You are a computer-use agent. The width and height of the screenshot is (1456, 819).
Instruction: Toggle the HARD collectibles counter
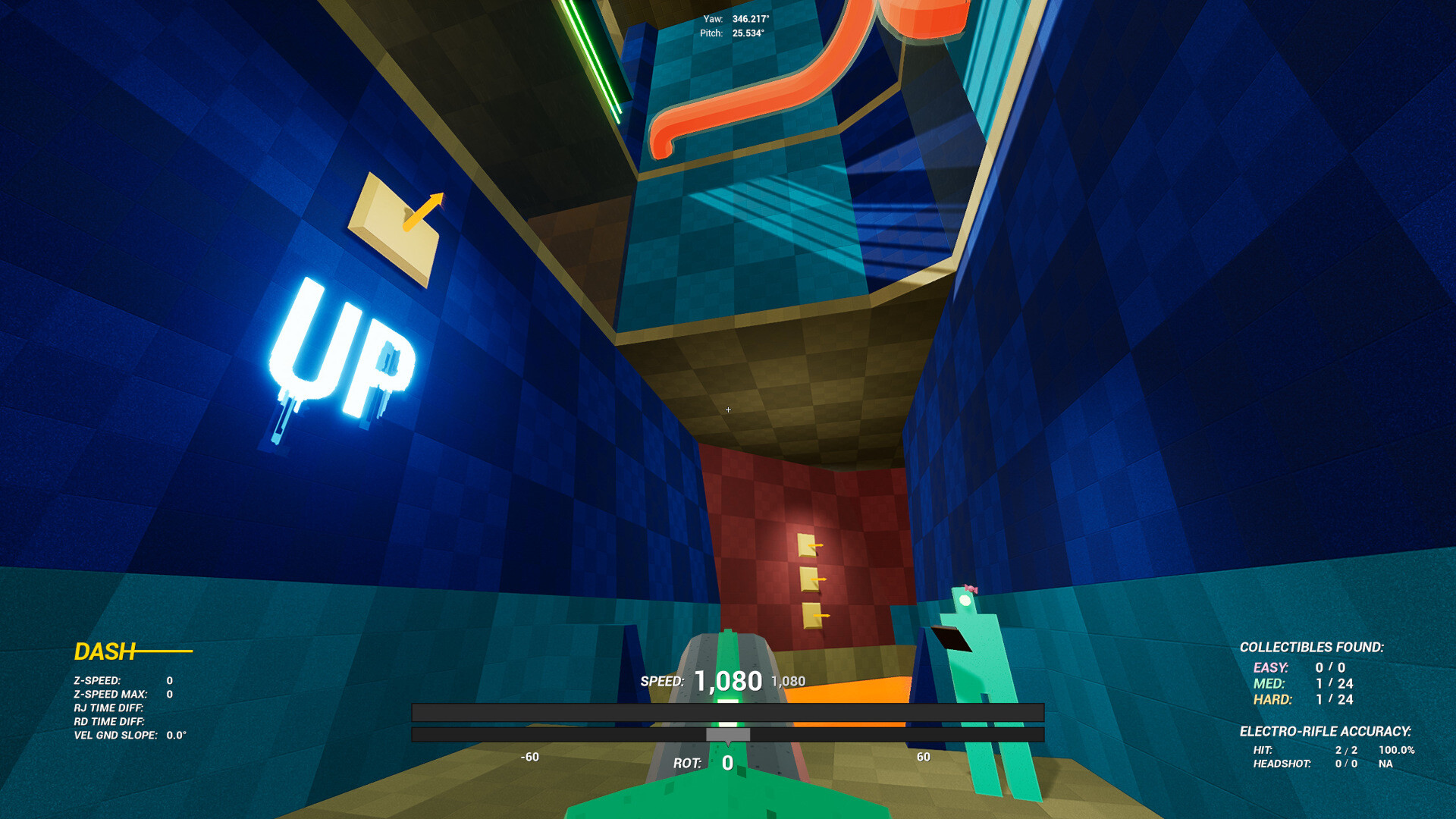tap(1300, 700)
